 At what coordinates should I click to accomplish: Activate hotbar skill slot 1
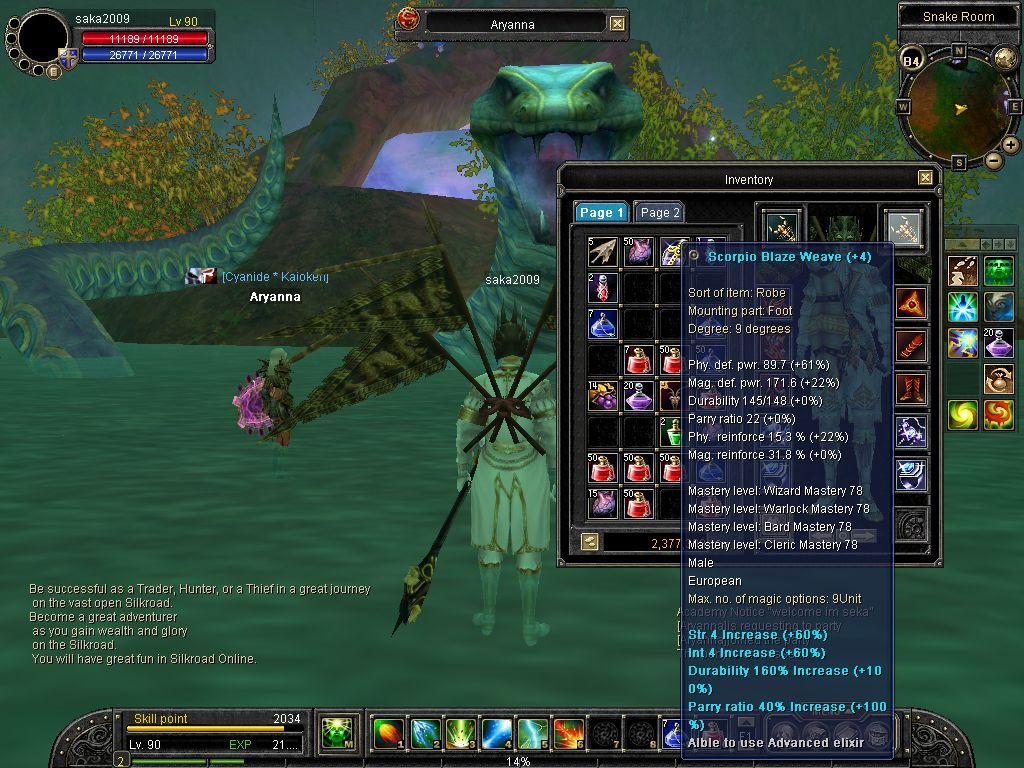pyautogui.click(x=389, y=735)
